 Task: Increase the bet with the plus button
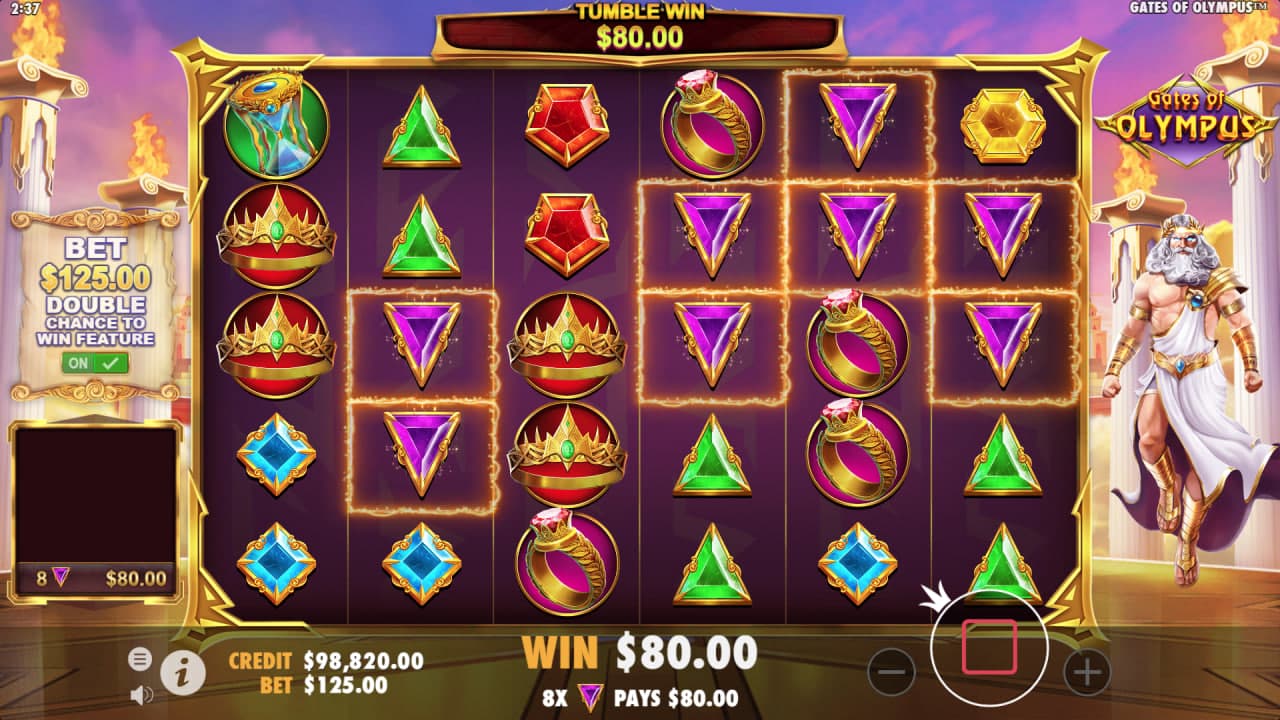pyautogui.click(x=1087, y=671)
